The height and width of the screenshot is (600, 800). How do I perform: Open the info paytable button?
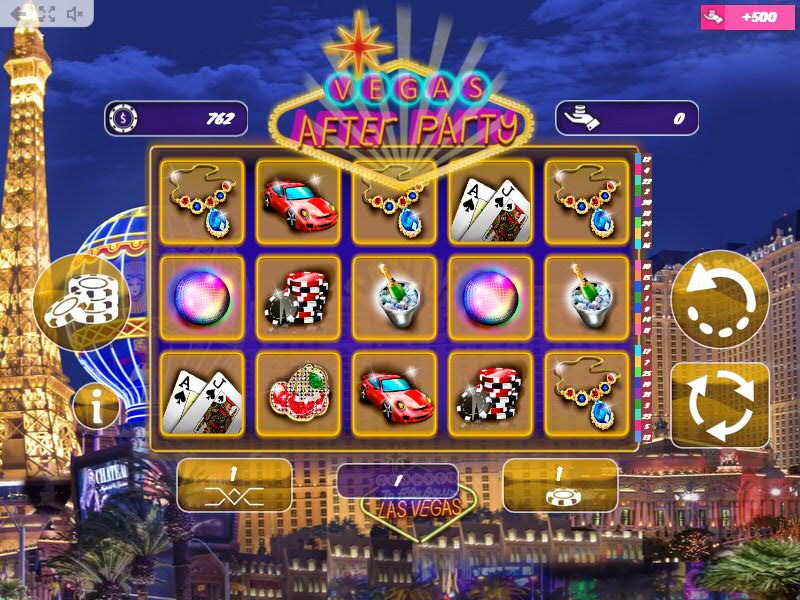coord(96,407)
